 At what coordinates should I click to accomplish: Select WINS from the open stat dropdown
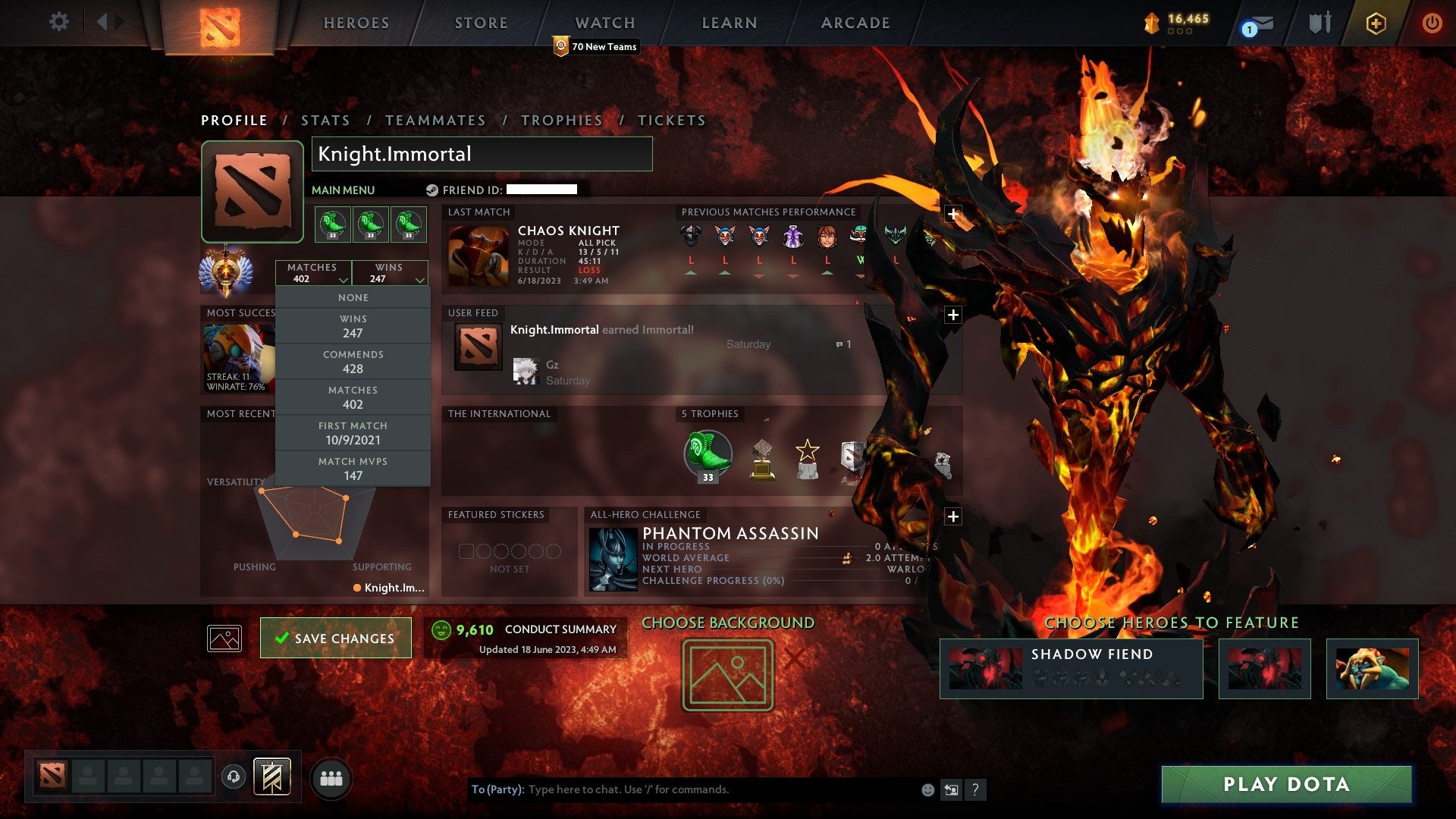353,325
